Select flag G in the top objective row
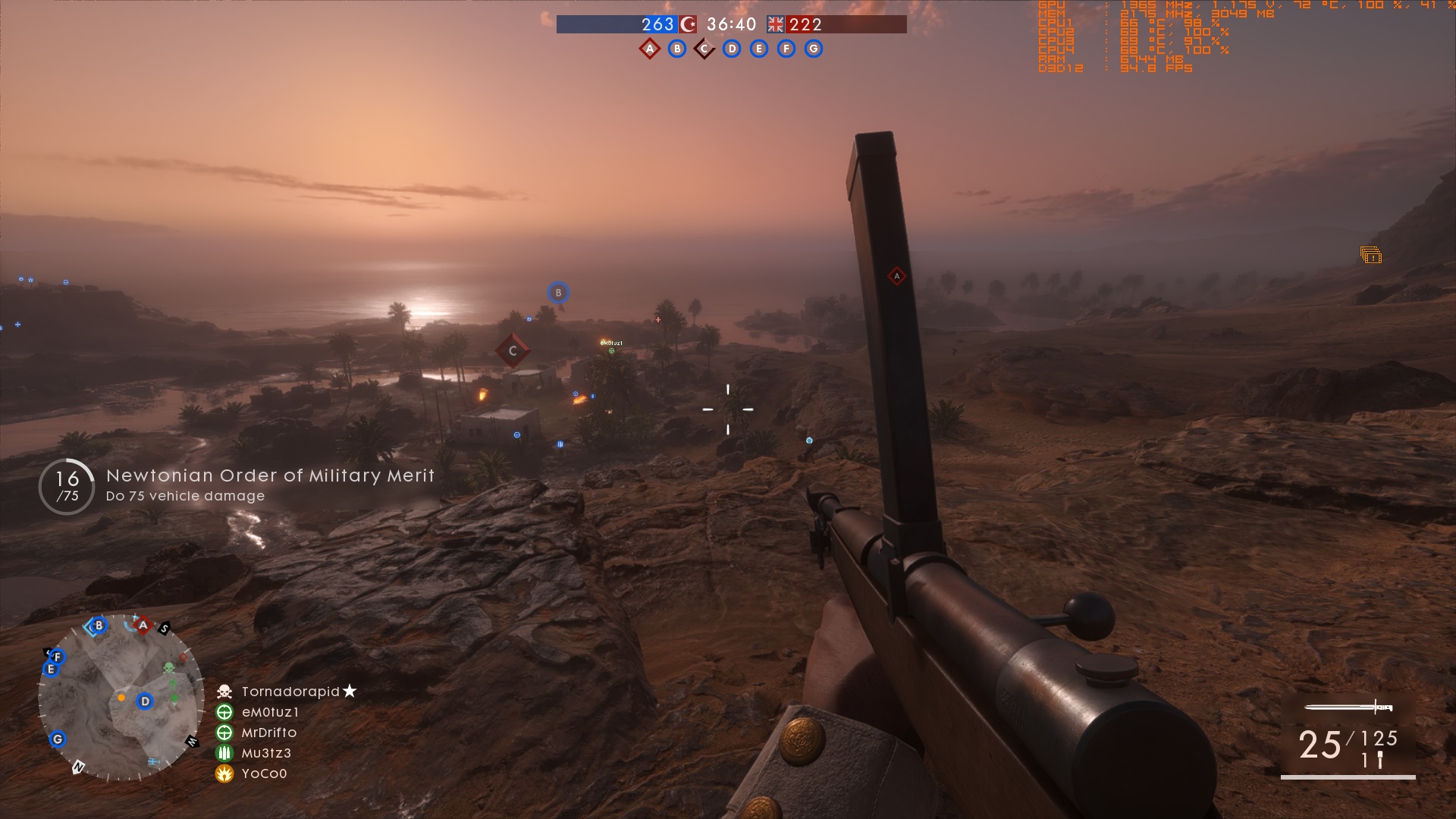The image size is (1456, 819). click(x=813, y=49)
